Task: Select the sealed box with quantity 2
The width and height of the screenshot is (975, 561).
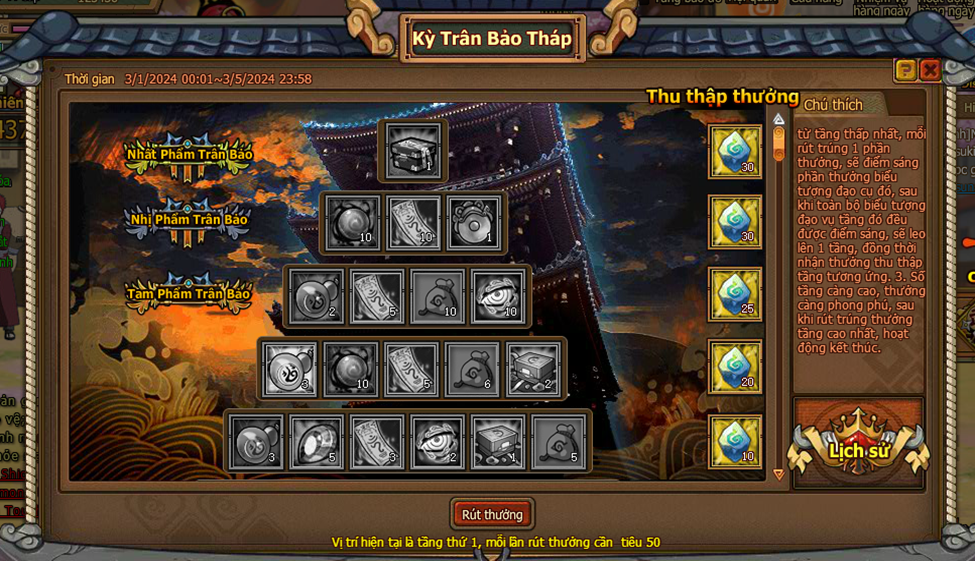Action: pos(532,369)
